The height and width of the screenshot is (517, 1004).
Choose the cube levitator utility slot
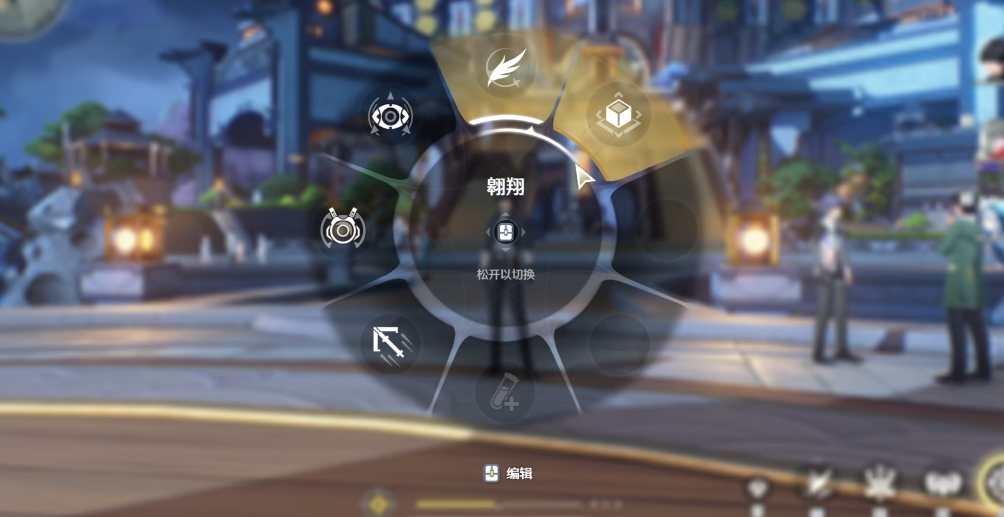pos(617,114)
